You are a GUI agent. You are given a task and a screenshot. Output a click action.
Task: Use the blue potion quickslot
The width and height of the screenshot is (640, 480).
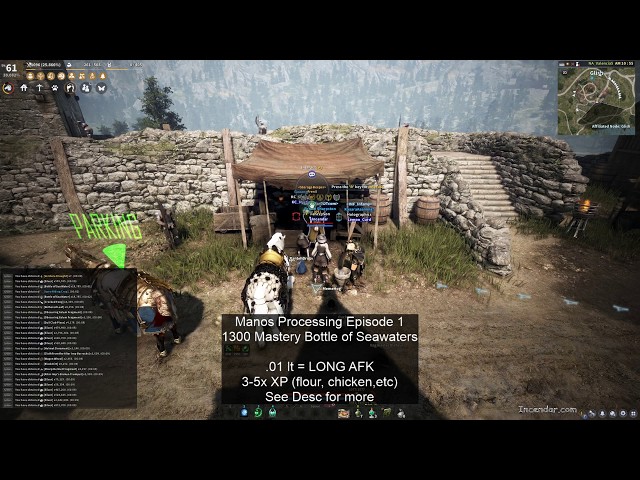(243, 411)
